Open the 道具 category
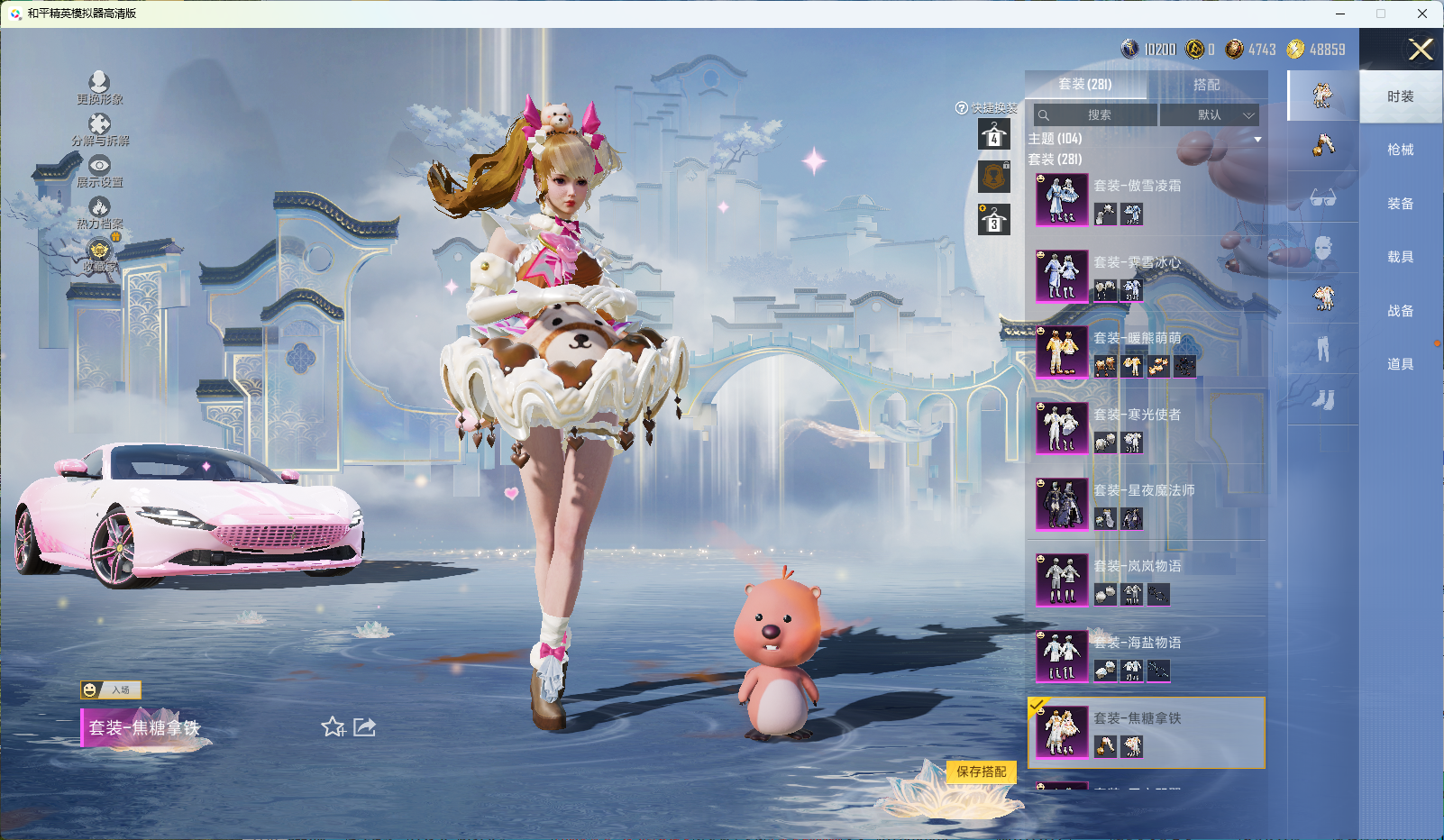1444x840 pixels. pos(1400,364)
